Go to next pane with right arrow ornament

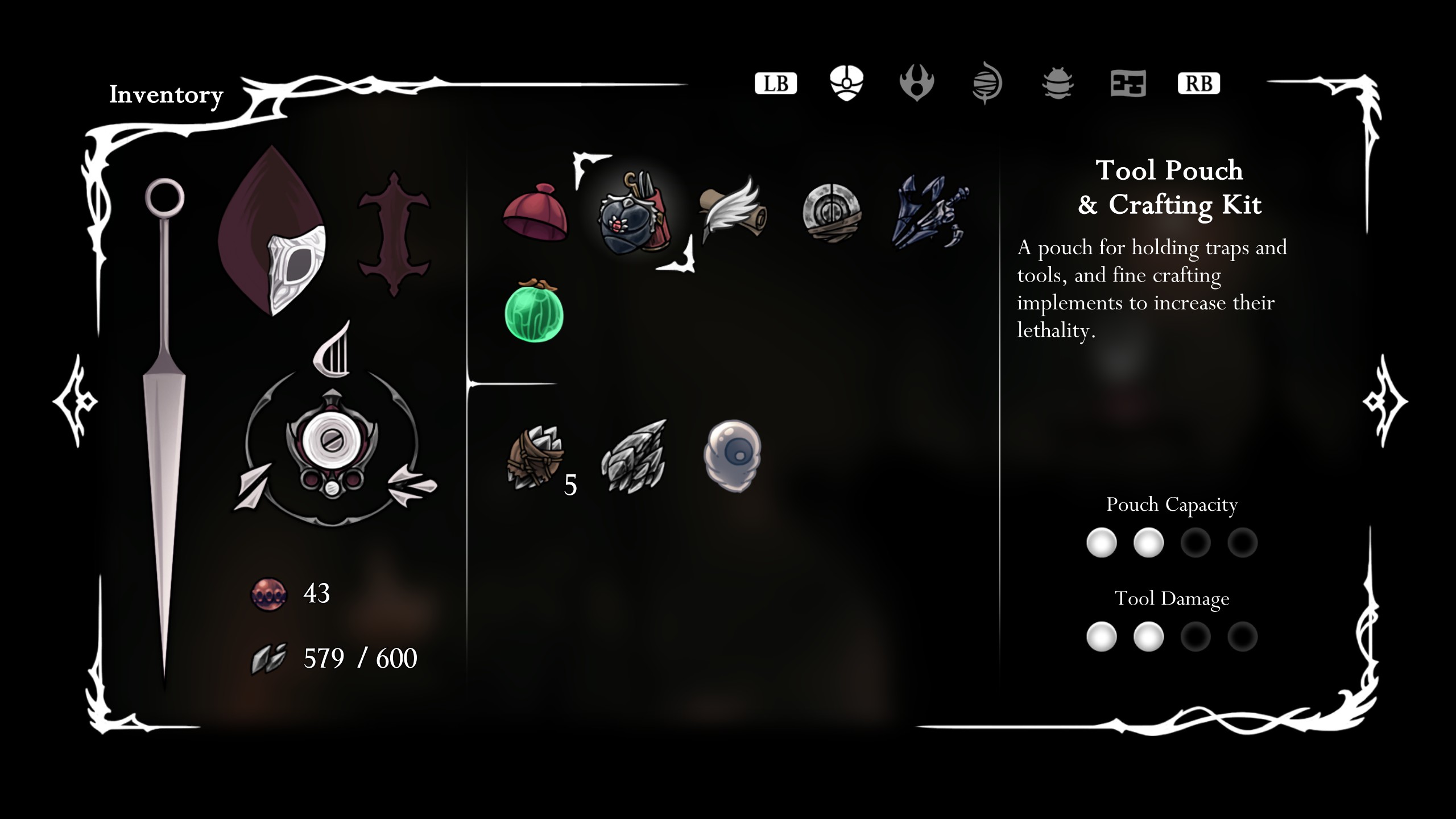pos(1385,402)
